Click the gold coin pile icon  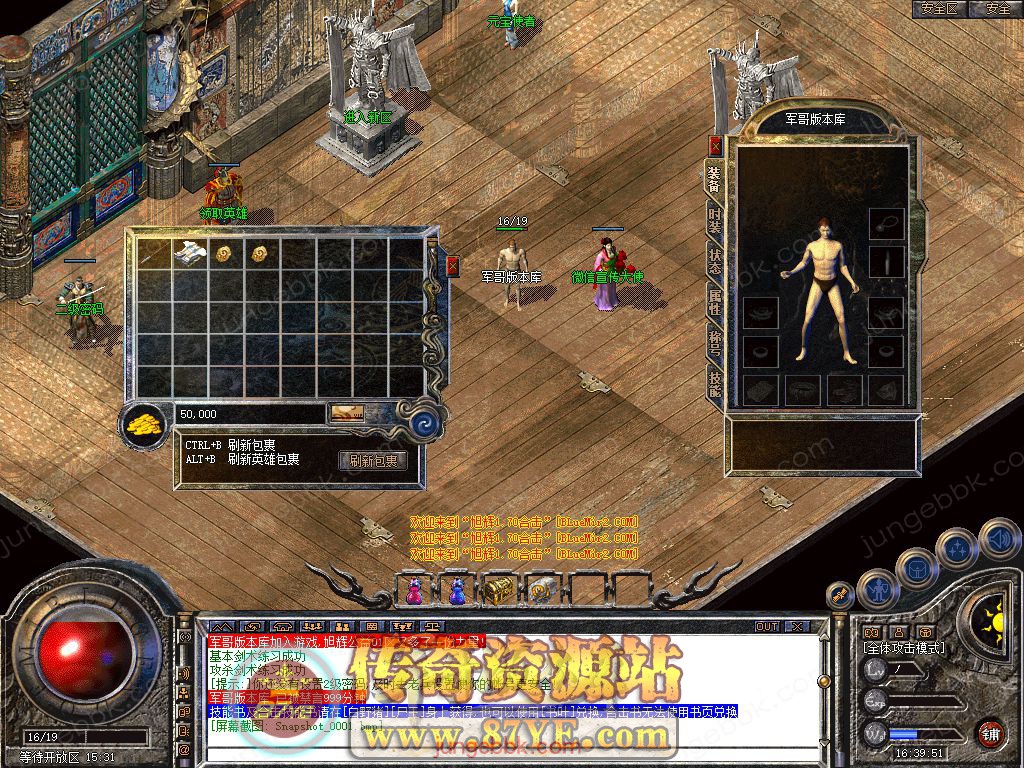point(146,423)
